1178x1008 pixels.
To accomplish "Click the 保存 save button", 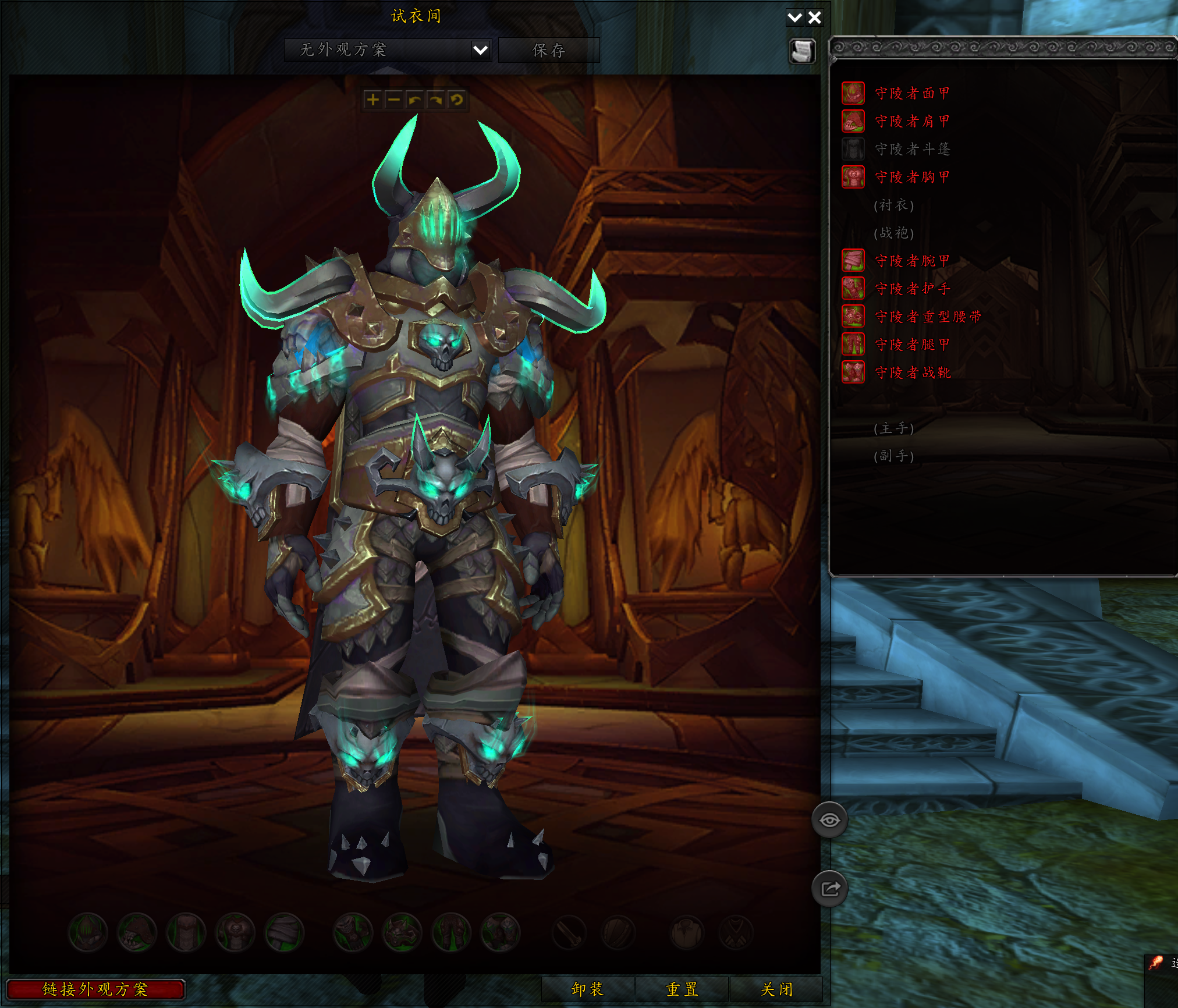I will [548, 51].
